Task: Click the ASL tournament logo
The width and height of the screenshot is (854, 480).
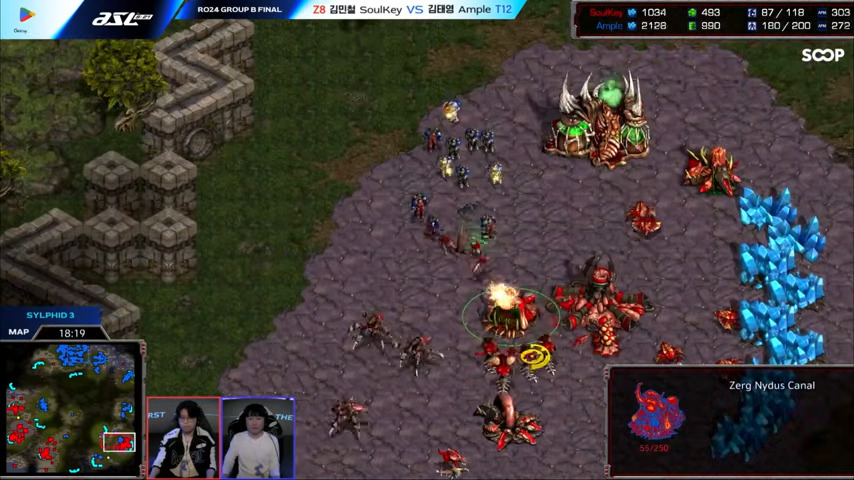Action: [x=120, y=19]
